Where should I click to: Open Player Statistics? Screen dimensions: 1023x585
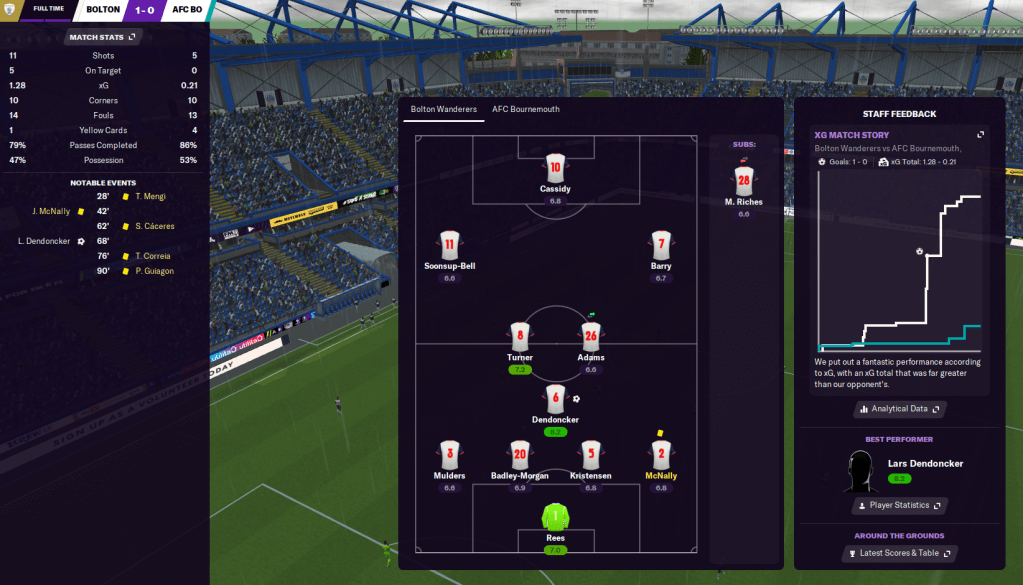pyautogui.click(x=900, y=506)
